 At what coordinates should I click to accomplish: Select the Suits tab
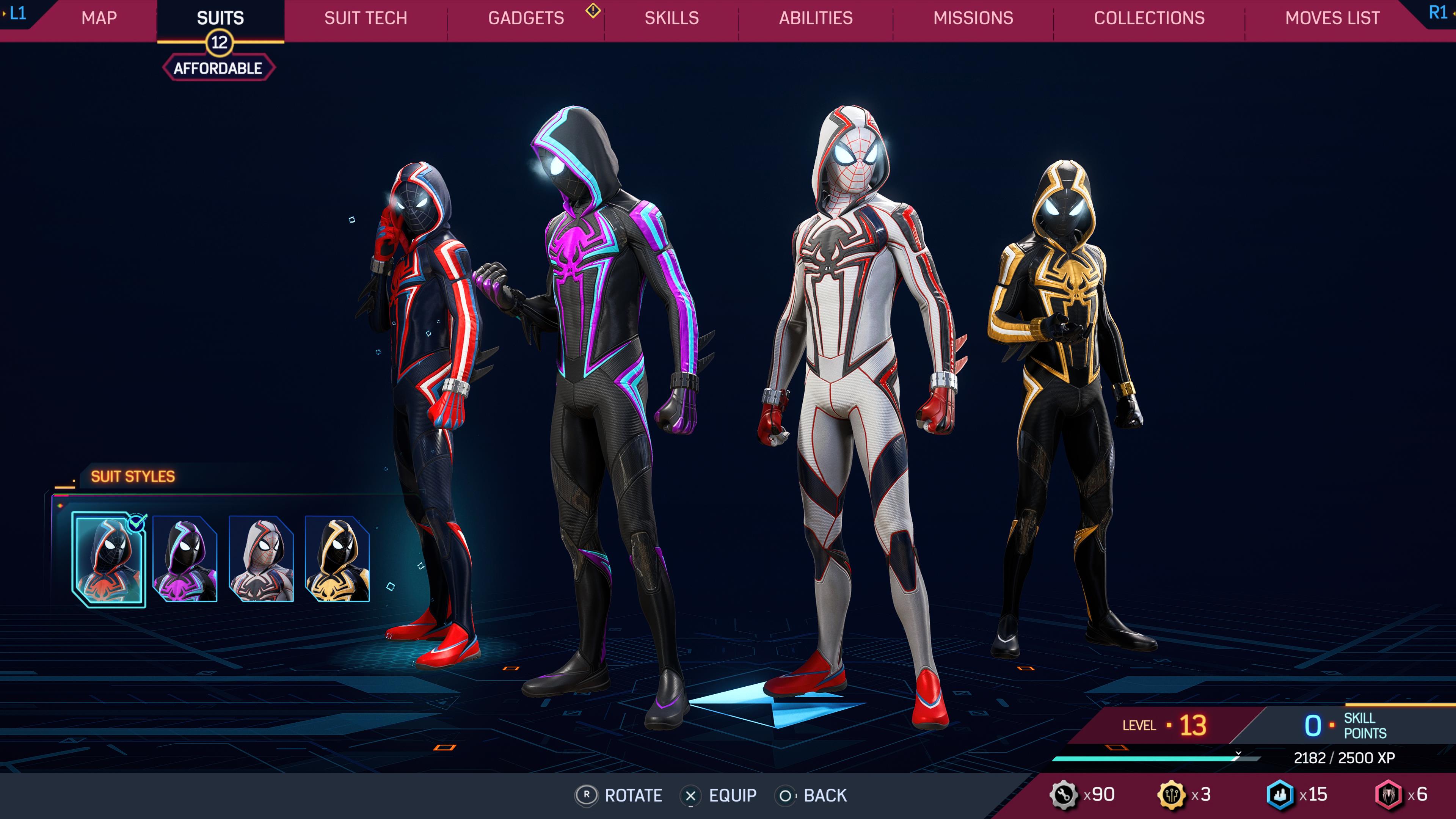(220, 18)
